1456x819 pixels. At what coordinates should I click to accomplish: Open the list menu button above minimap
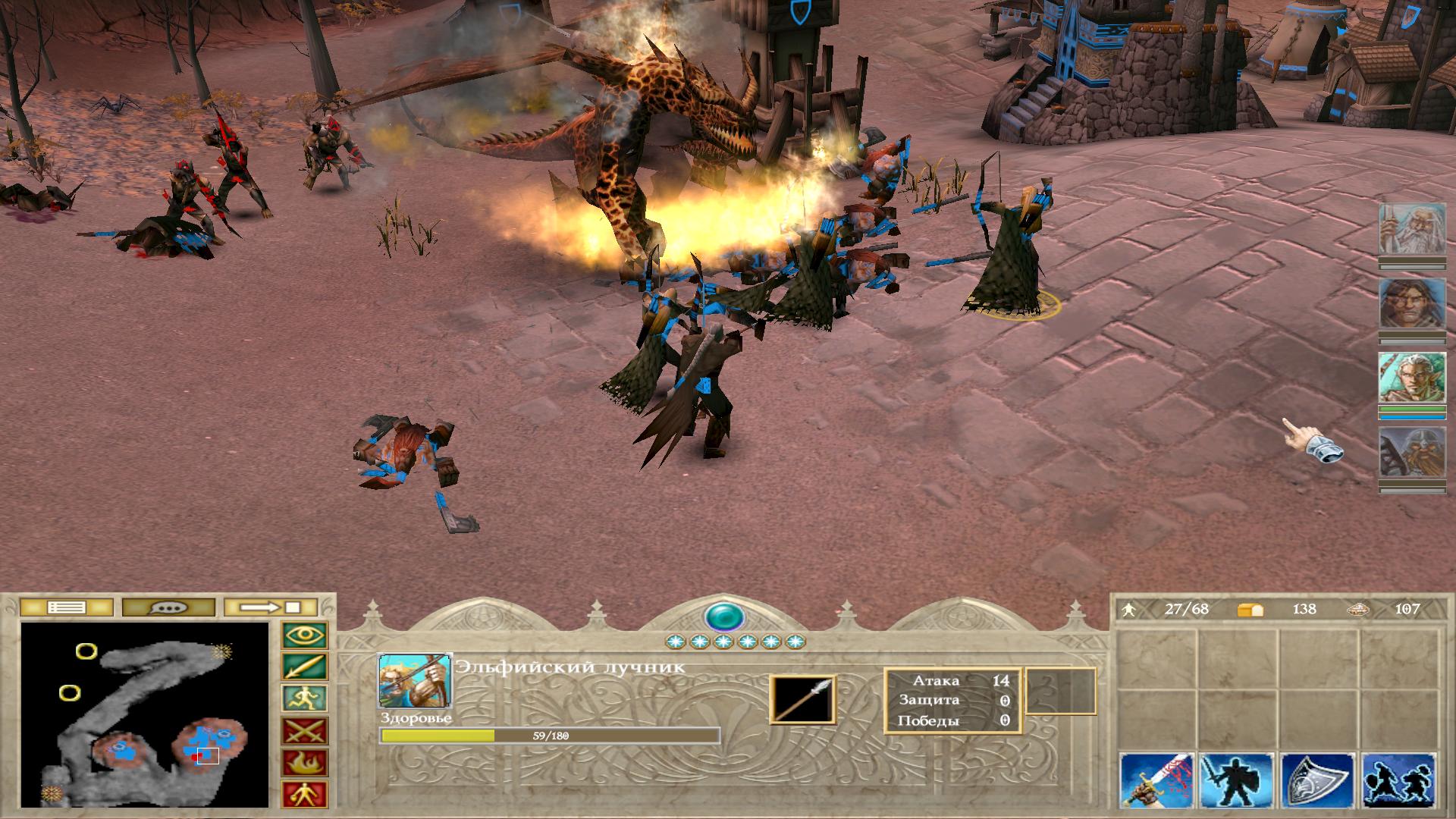point(67,607)
